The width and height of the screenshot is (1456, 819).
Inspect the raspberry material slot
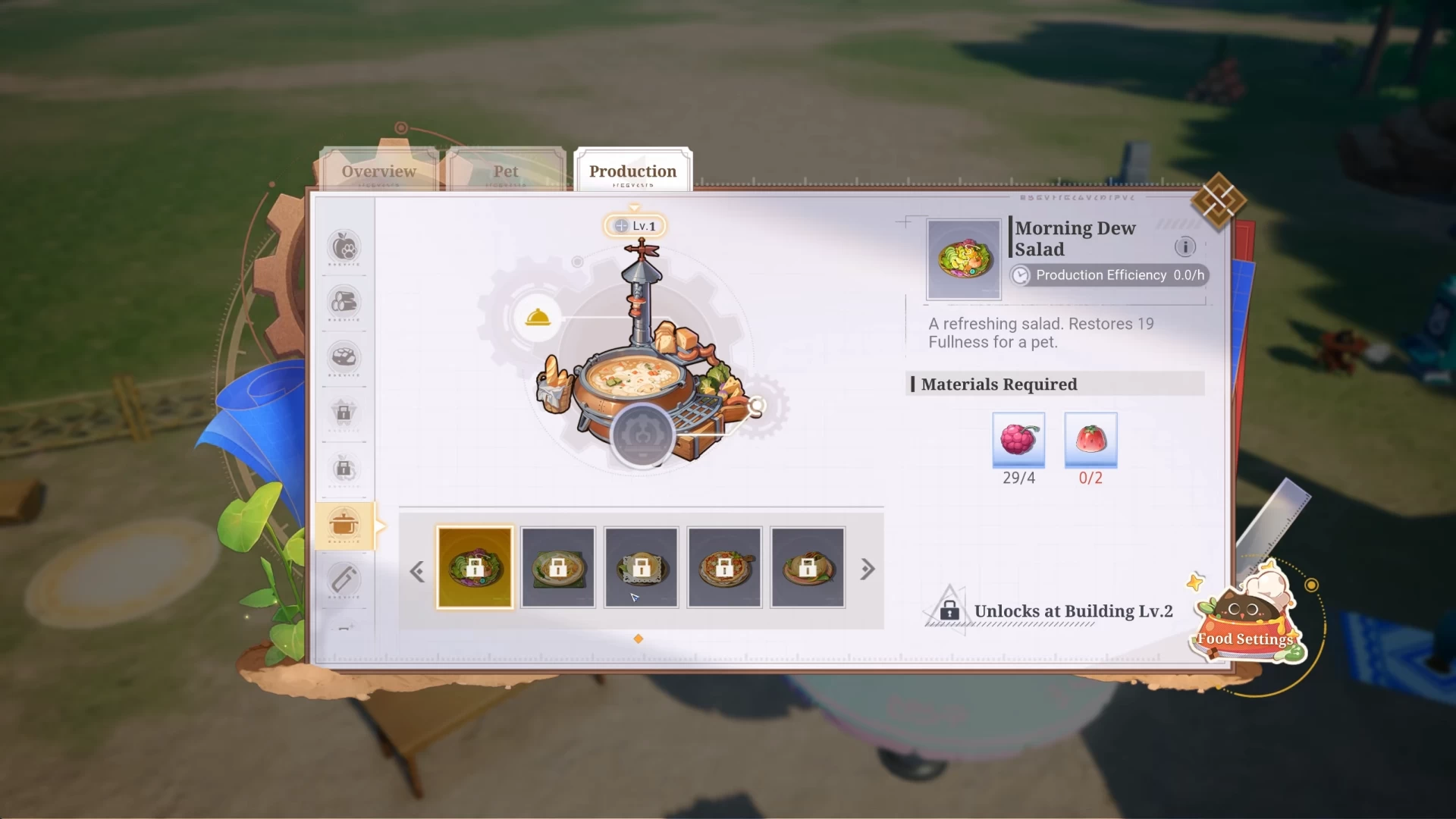[x=1018, y=439]
